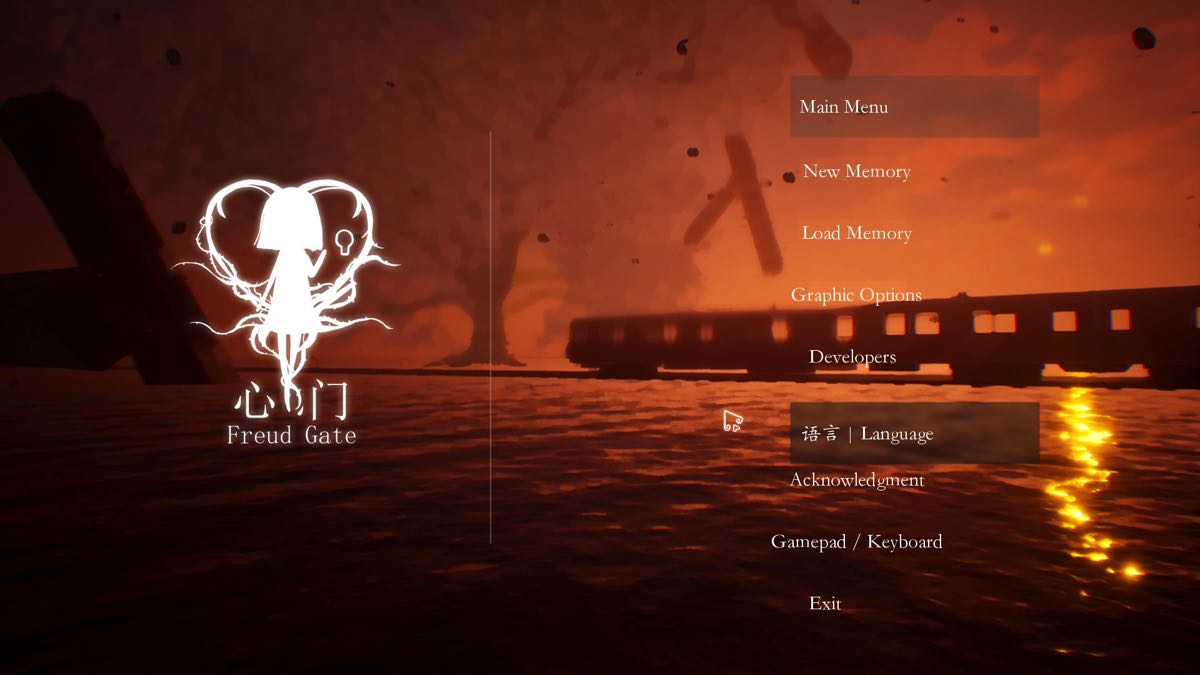Open the Load Memory screen

coord(856,233)
